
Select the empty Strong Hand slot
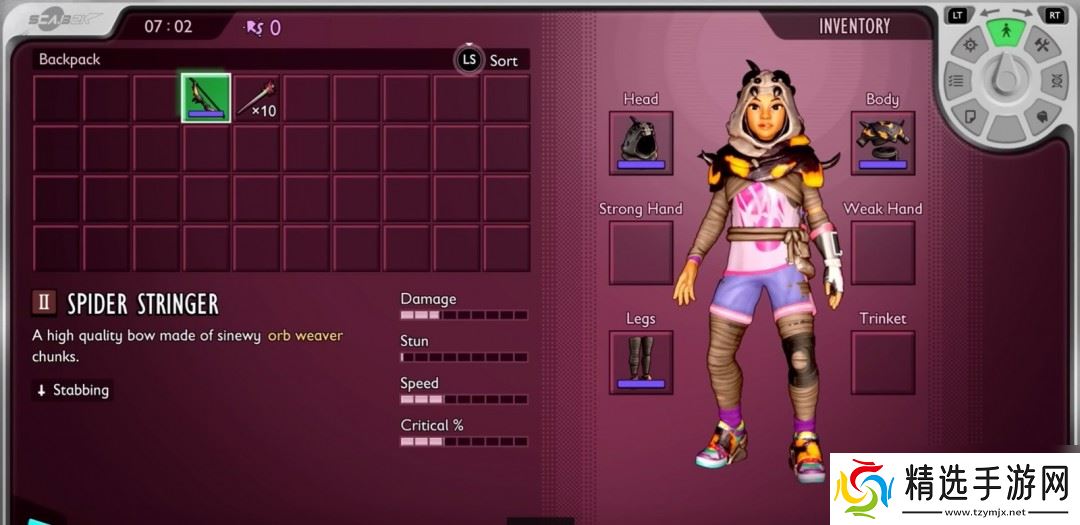[641, 252]
